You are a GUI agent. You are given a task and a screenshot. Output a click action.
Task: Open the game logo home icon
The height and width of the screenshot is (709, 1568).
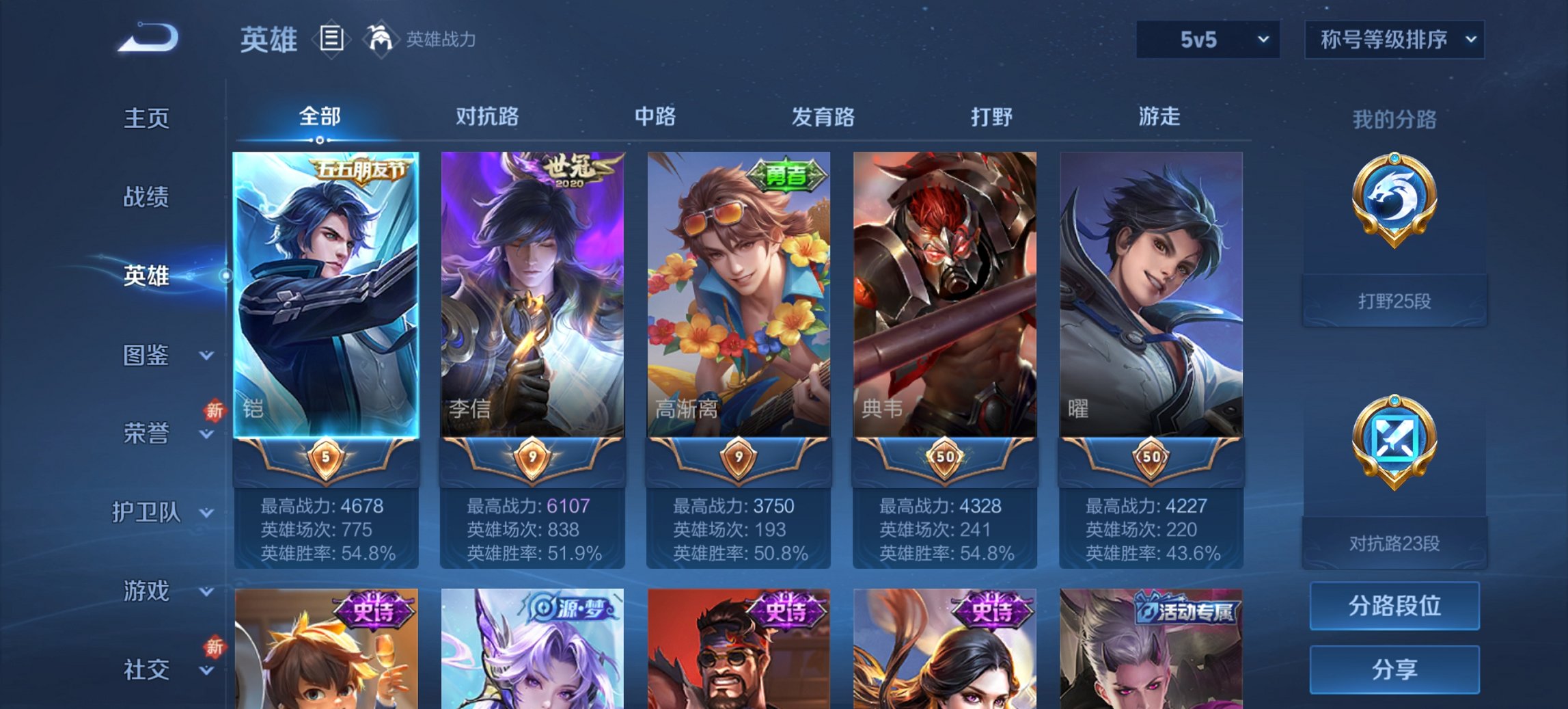[147, 38]
